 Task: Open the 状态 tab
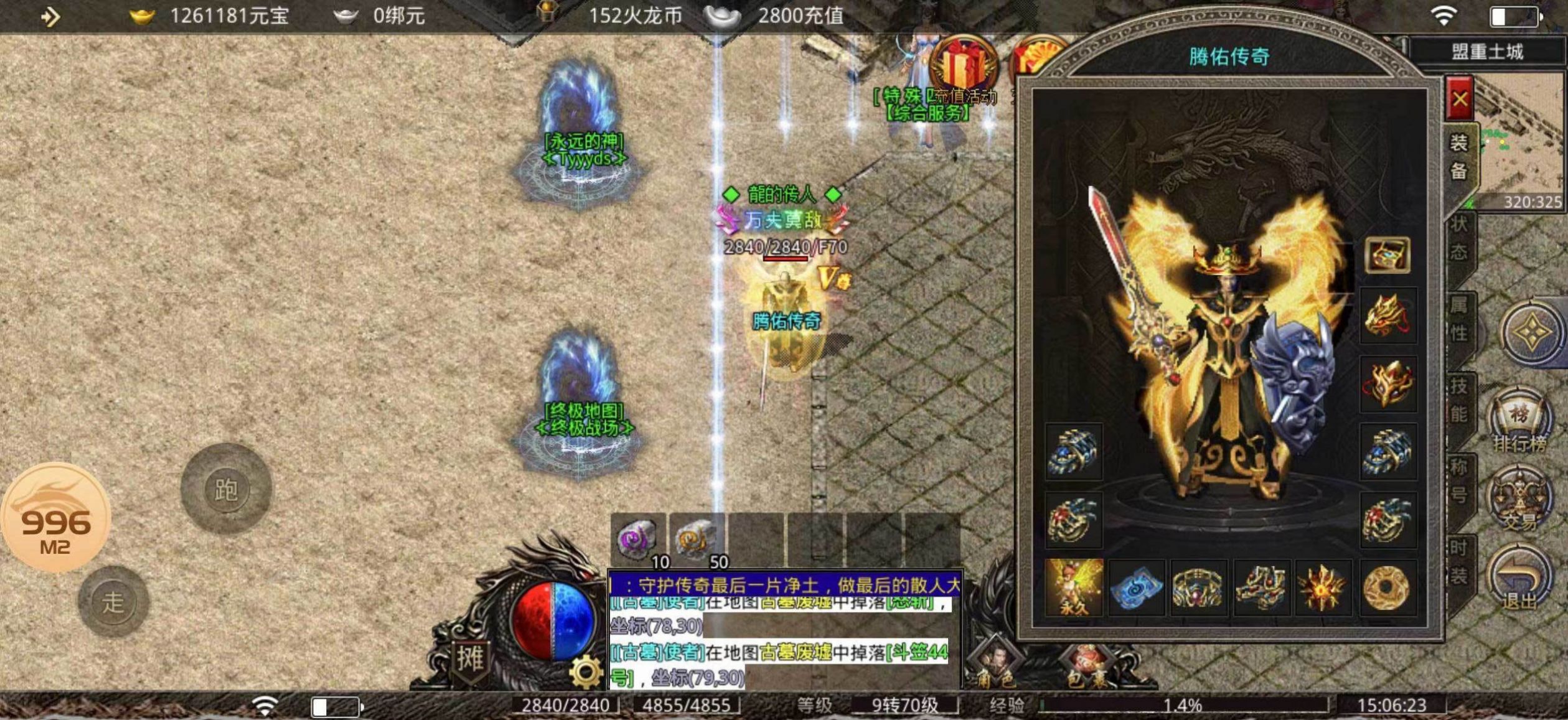[1459, 239]
